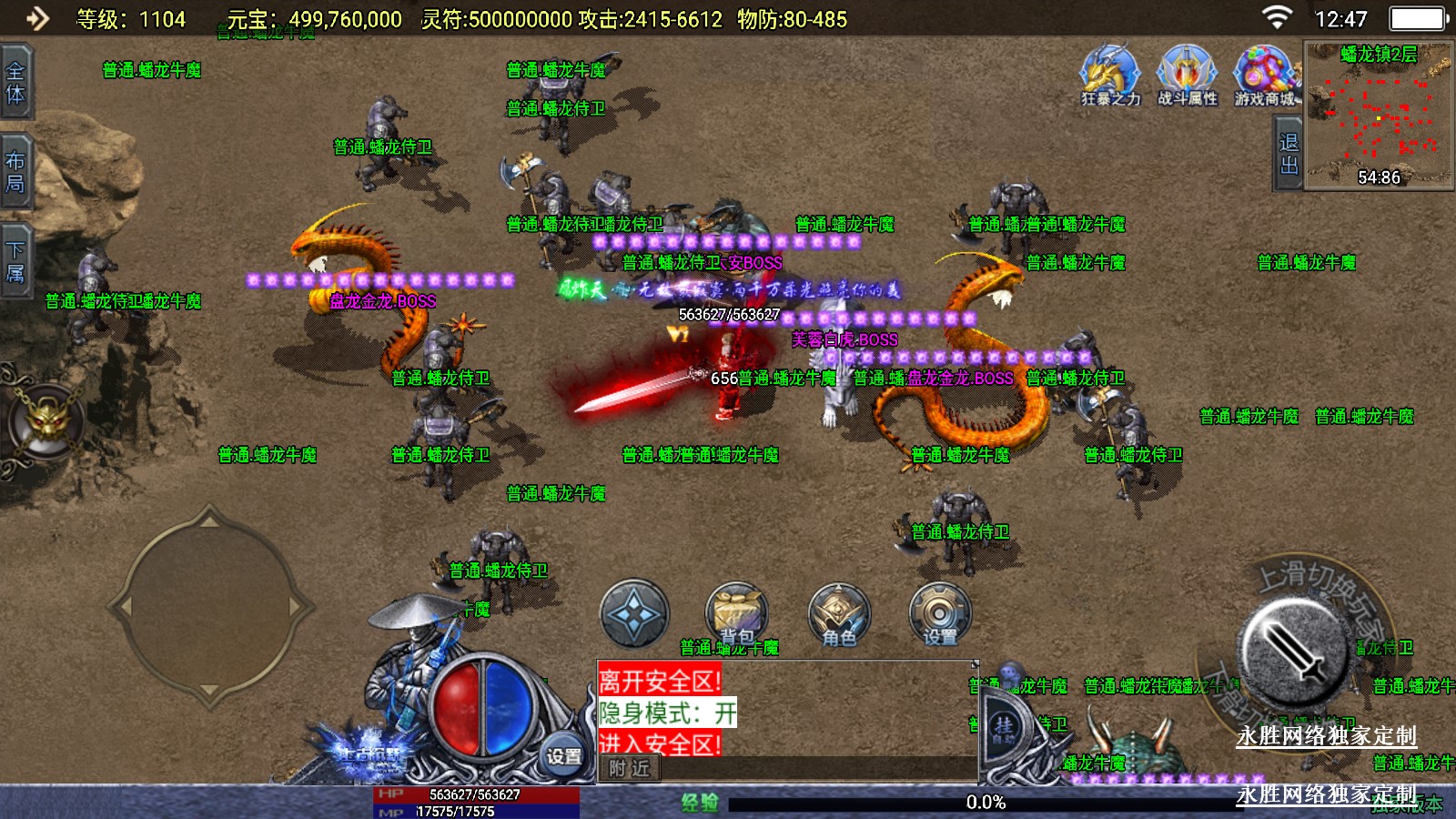Toggle the 挂 auto-battle button

1004,727
